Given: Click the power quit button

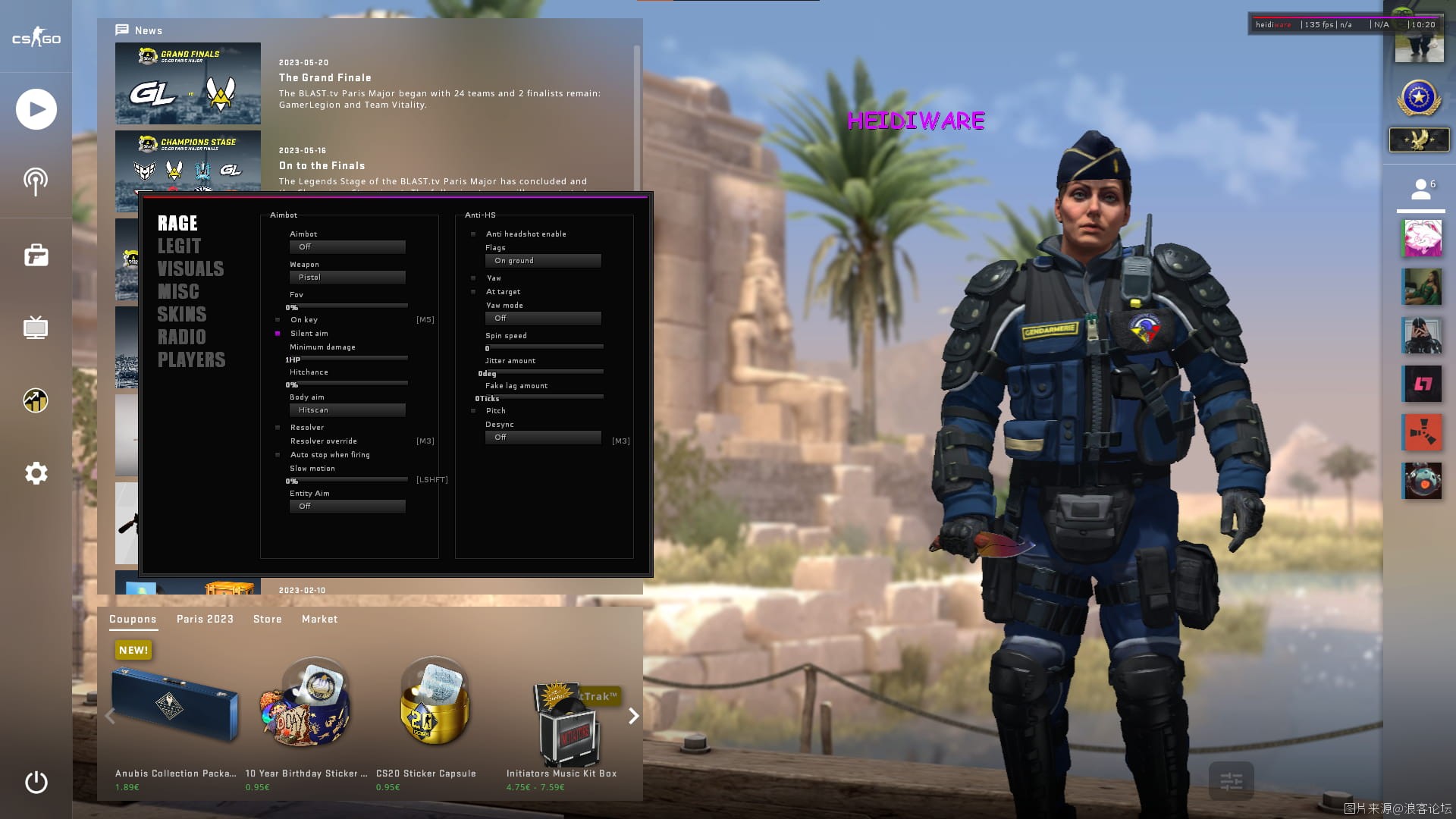Looking at the screenshot, I should click(x=36, y=782).
